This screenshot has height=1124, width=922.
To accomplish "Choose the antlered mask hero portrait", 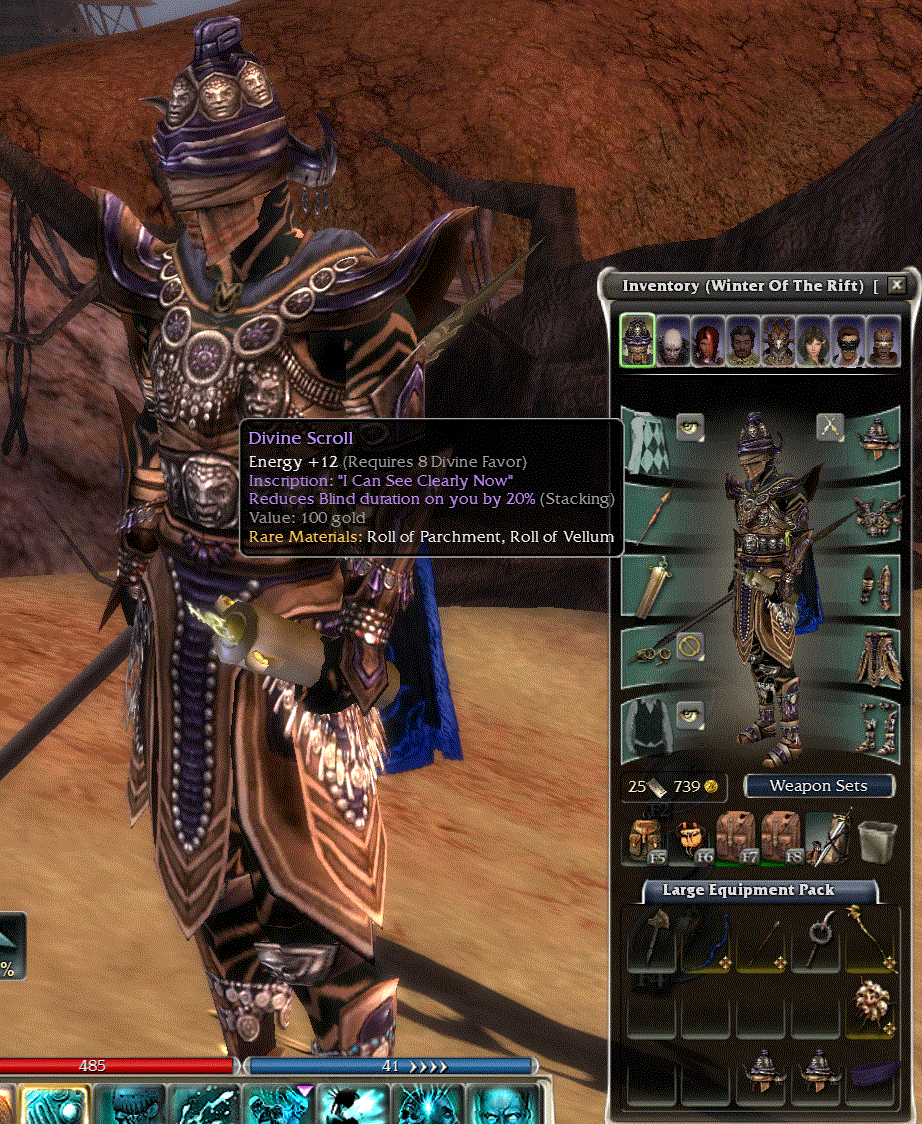I will click(x=778, y=342).
